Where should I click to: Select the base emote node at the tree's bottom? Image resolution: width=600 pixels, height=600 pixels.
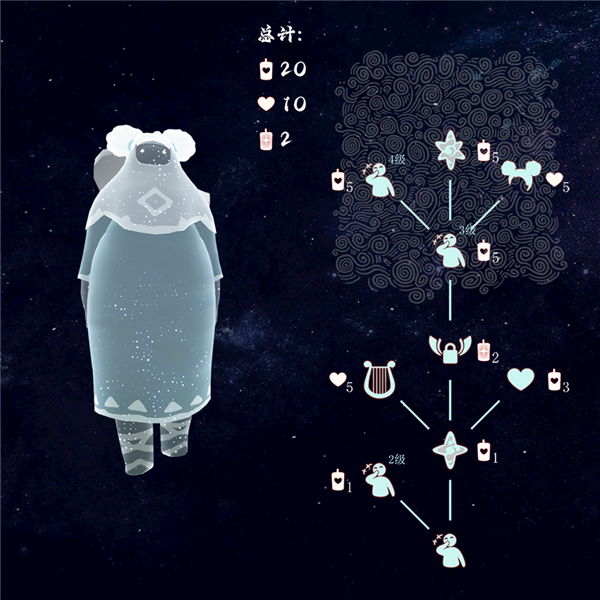click(451, 547)
